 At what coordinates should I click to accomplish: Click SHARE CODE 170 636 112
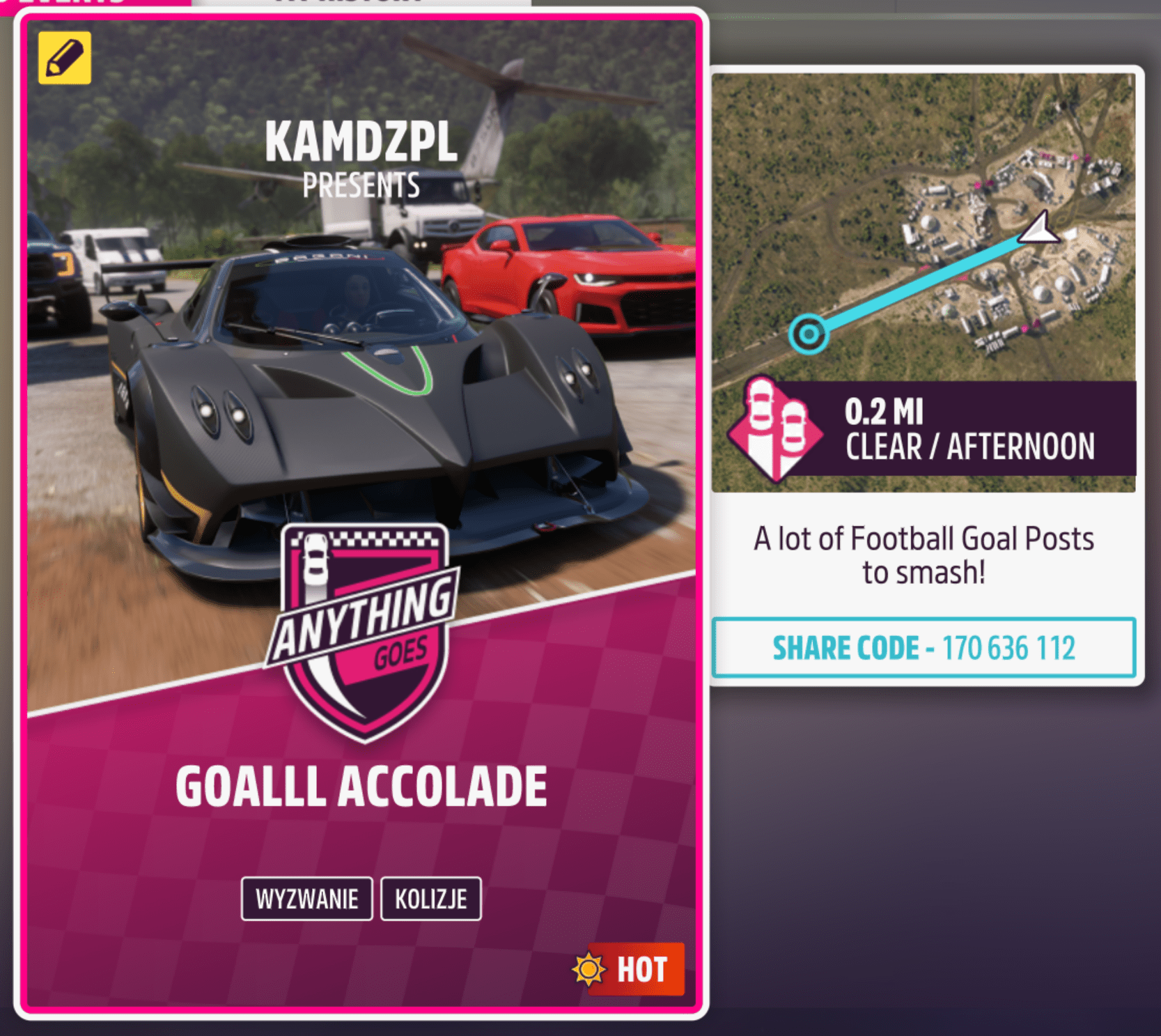924,648
